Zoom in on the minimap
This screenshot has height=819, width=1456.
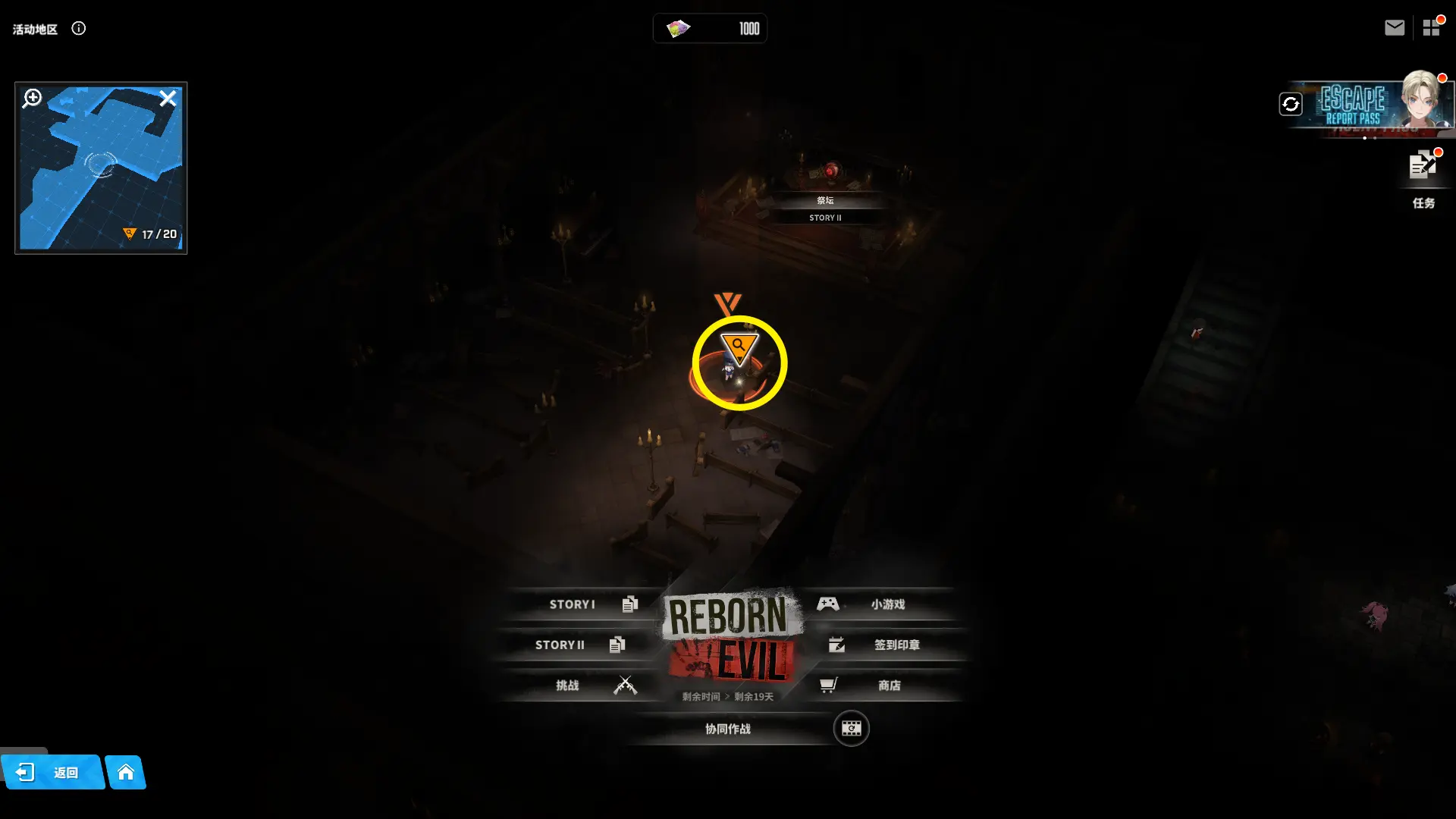coord(33,99)
